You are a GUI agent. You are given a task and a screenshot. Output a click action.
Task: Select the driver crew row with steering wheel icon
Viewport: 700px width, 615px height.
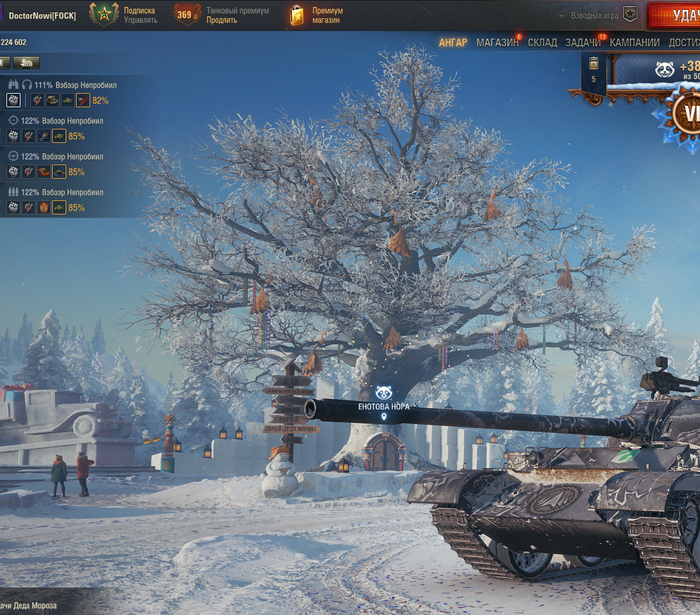62,156
